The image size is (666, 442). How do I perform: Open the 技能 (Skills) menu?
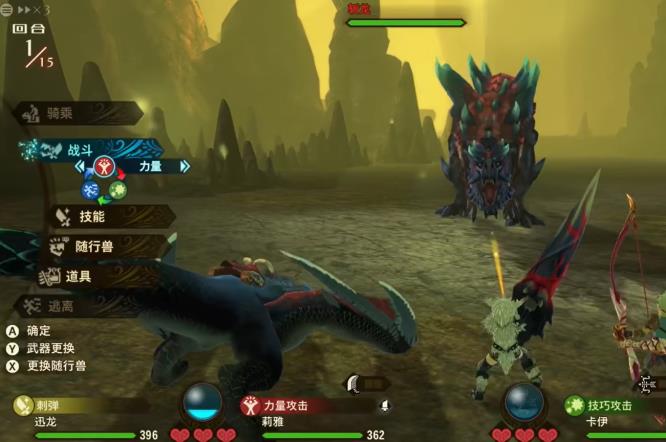click(92, 216)
